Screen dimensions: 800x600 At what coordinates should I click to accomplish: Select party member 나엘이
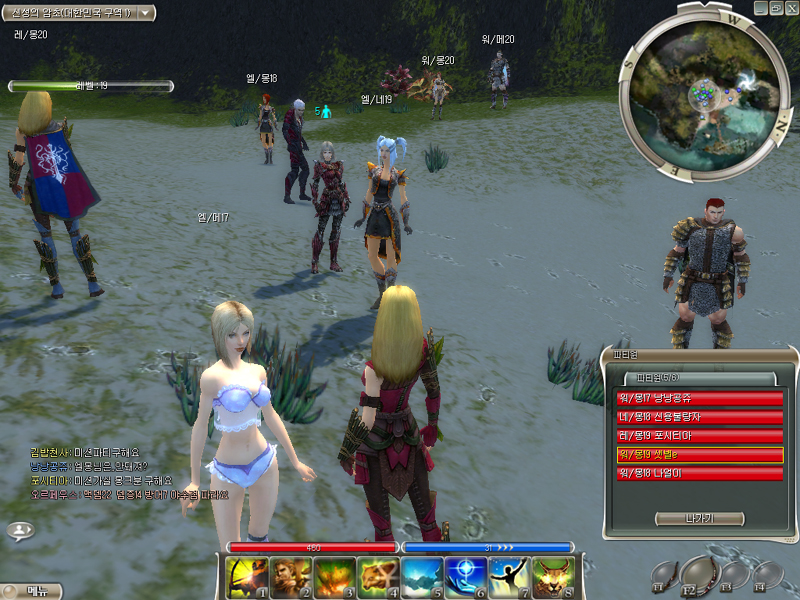point(699,473)
